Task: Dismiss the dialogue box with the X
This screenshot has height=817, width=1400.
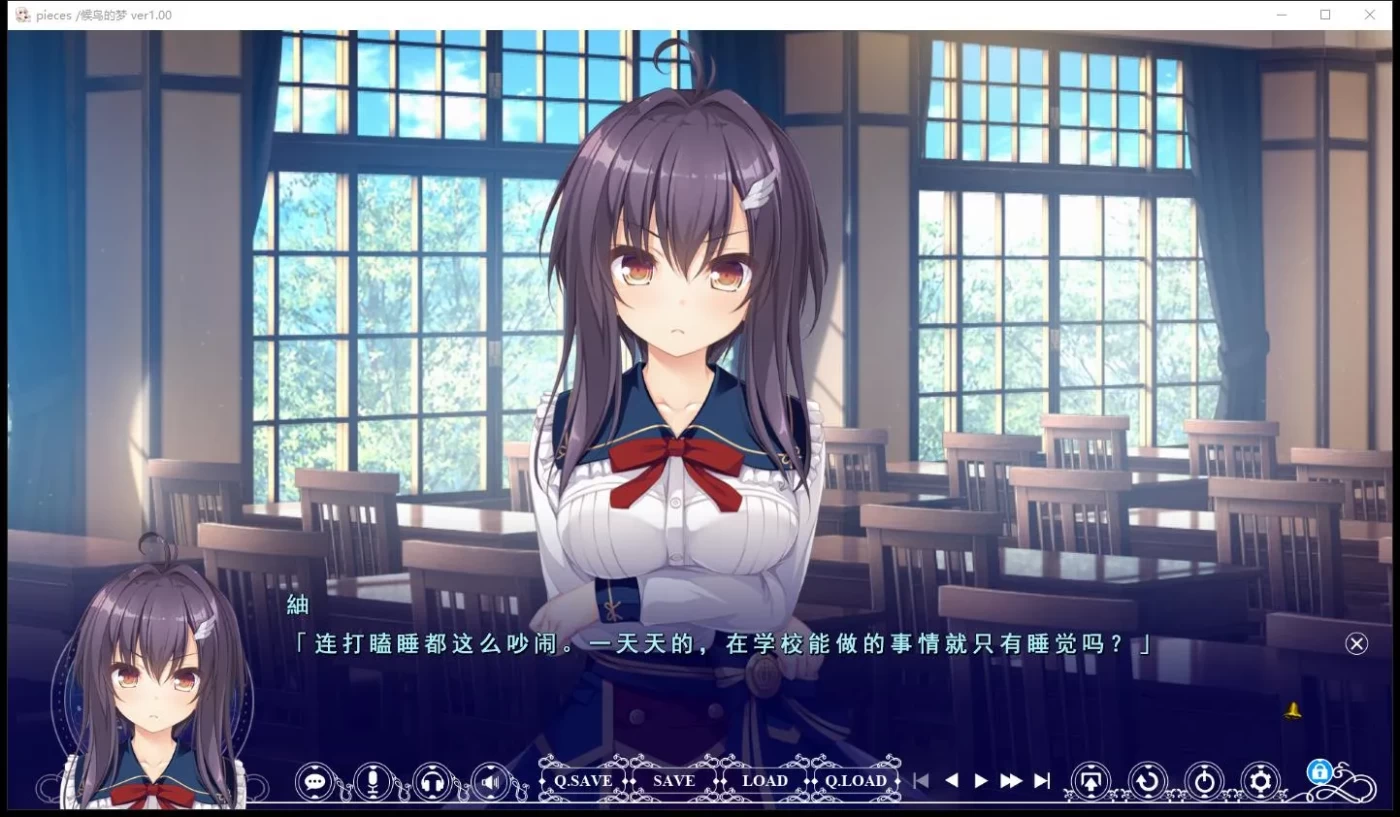Action: click(1356, 643)
